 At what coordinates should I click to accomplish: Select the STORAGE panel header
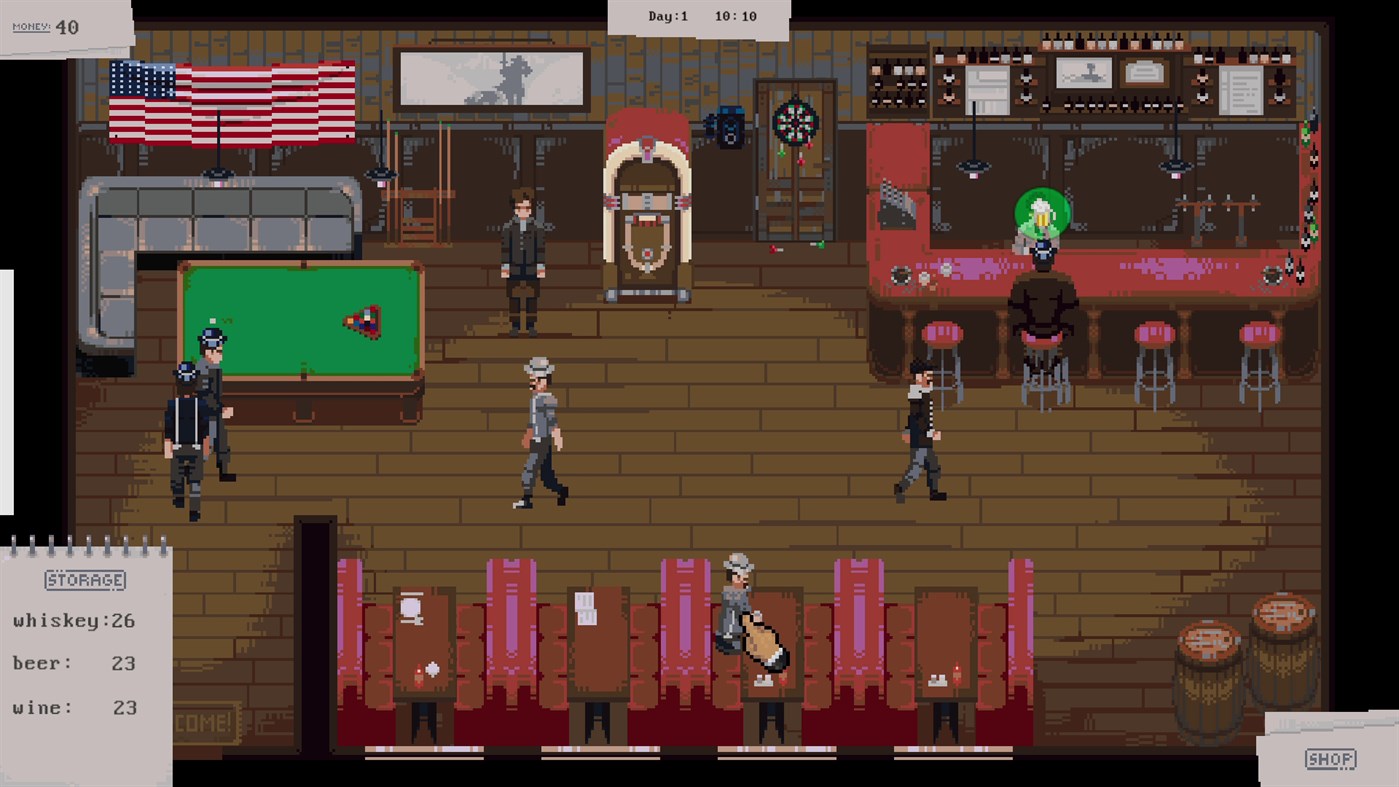pyautogui.click(x=84, y=580)
